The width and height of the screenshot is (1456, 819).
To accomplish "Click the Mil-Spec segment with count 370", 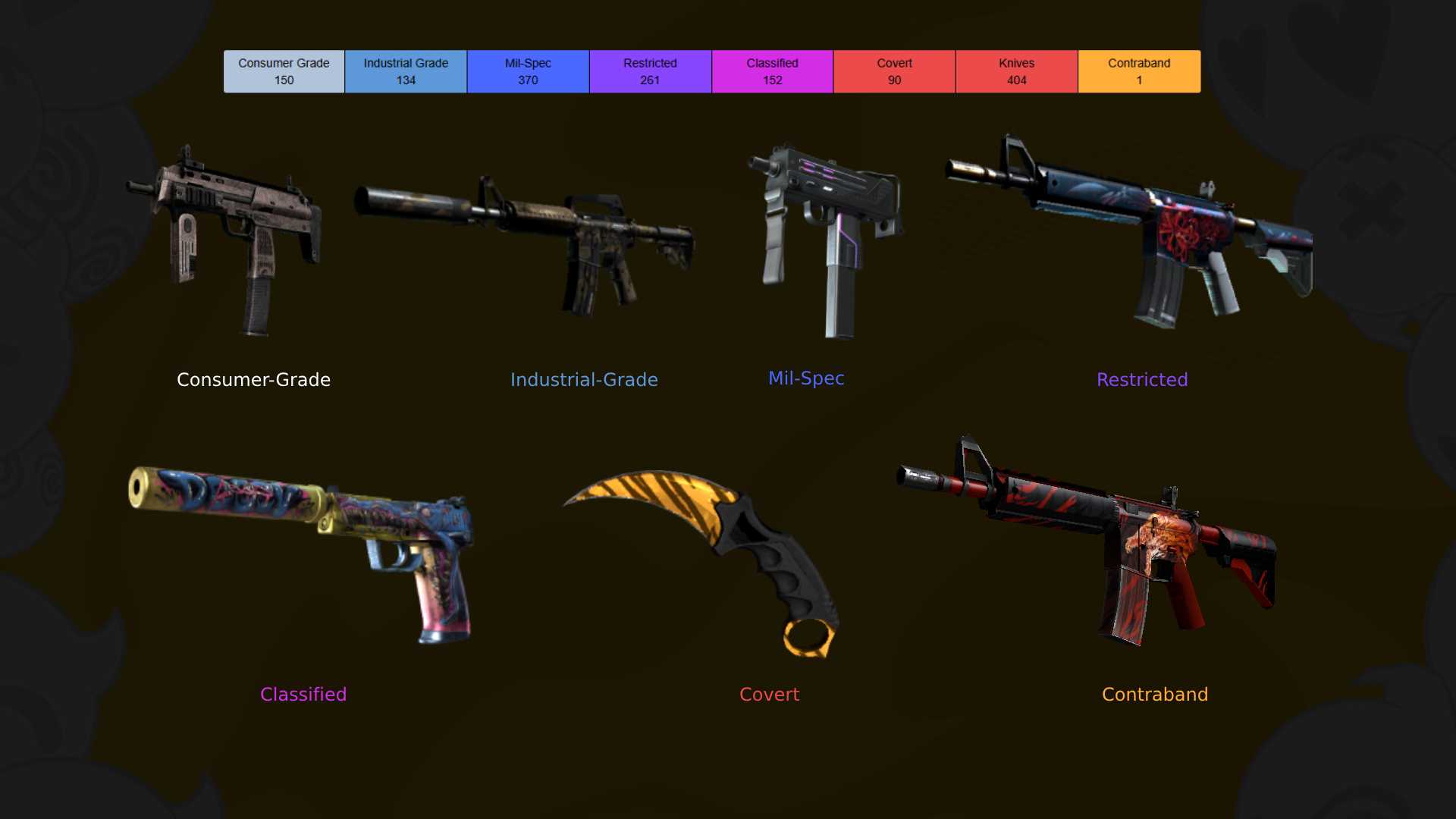I will pos(528,71).
